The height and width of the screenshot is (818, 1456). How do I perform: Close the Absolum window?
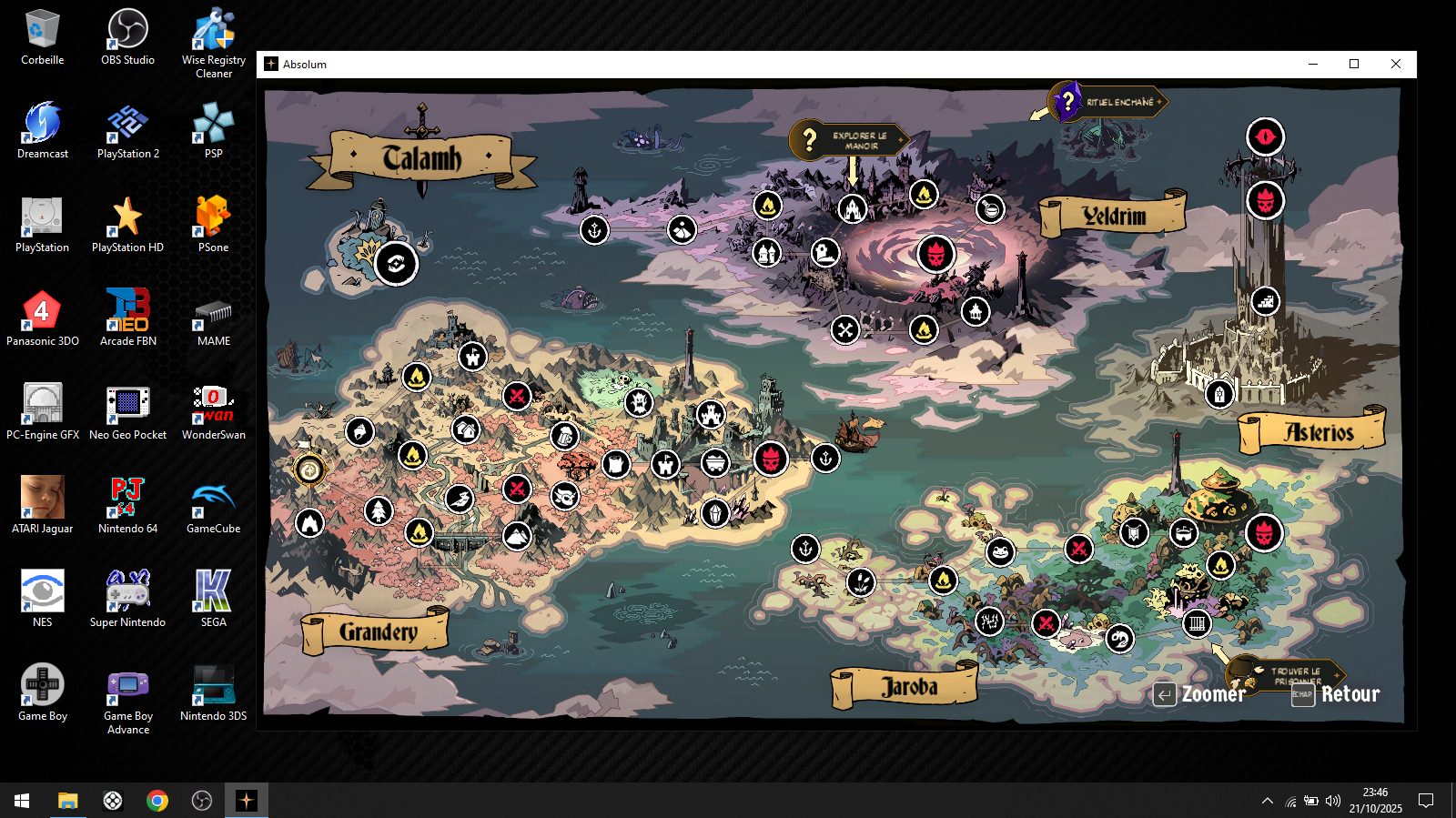[x=1395, y=64]
